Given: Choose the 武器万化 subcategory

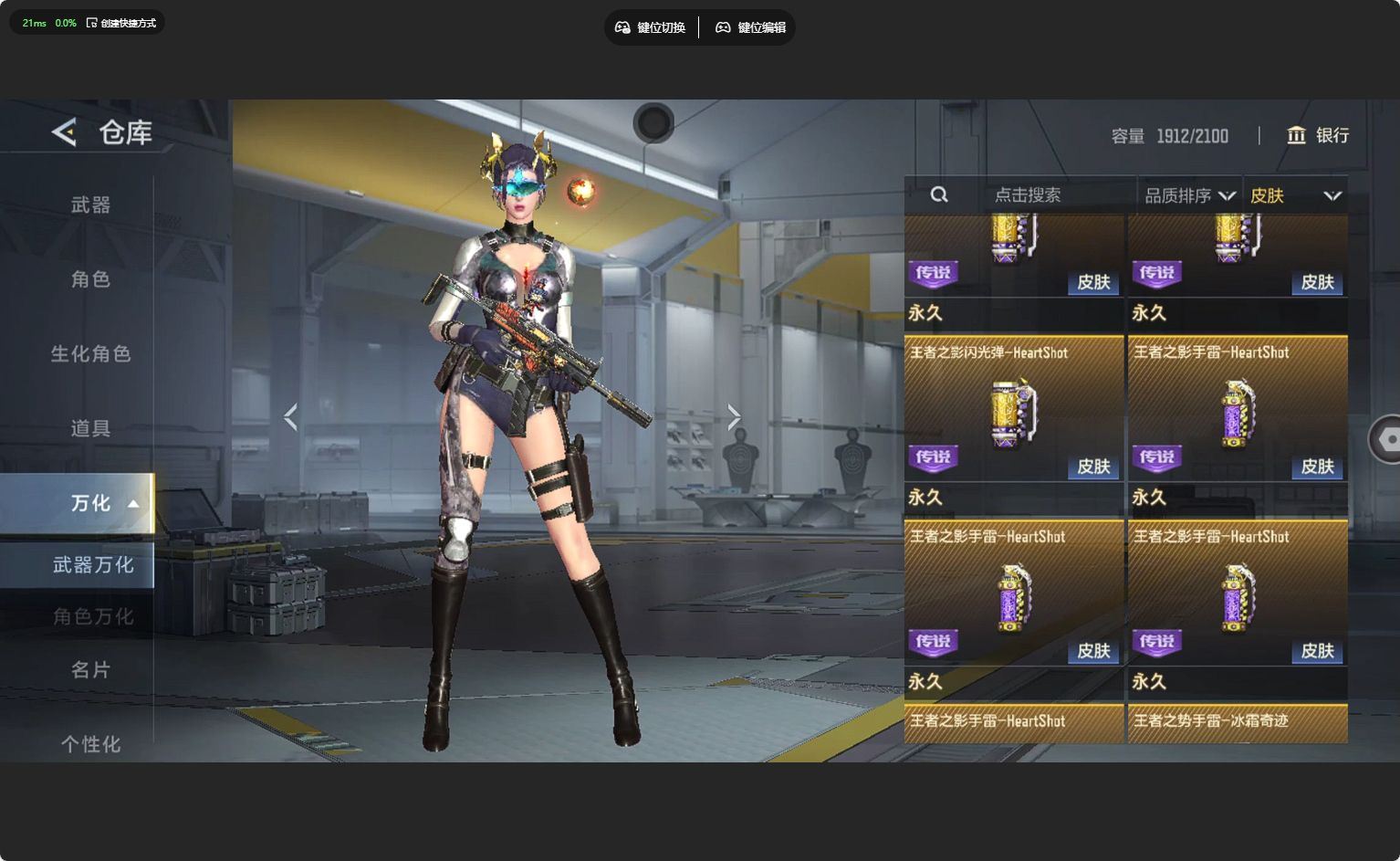Looking at the screenshot, I should click(93, 565).
